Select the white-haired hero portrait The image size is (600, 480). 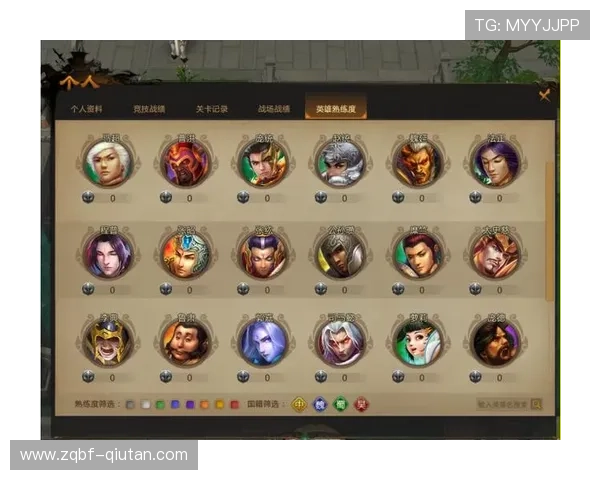point(108,162)
